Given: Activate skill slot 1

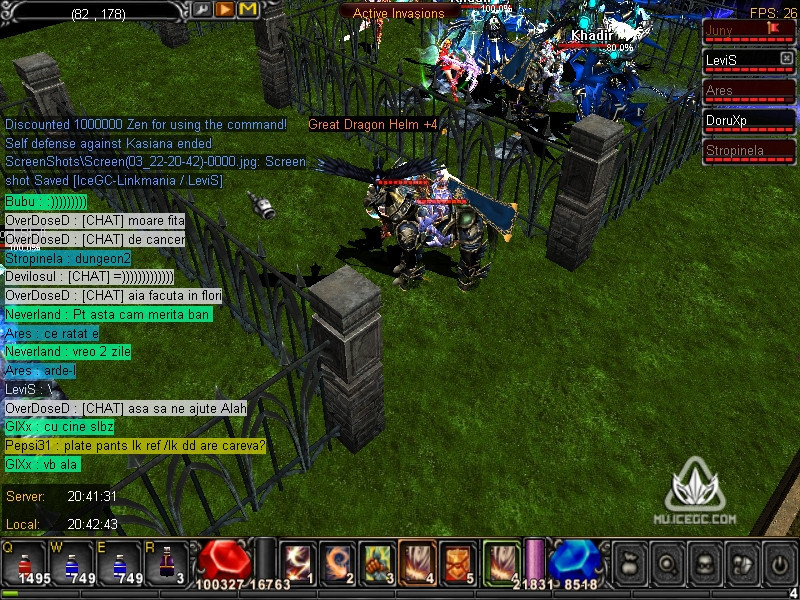Looking at the screenshot, I should [296, 561].
